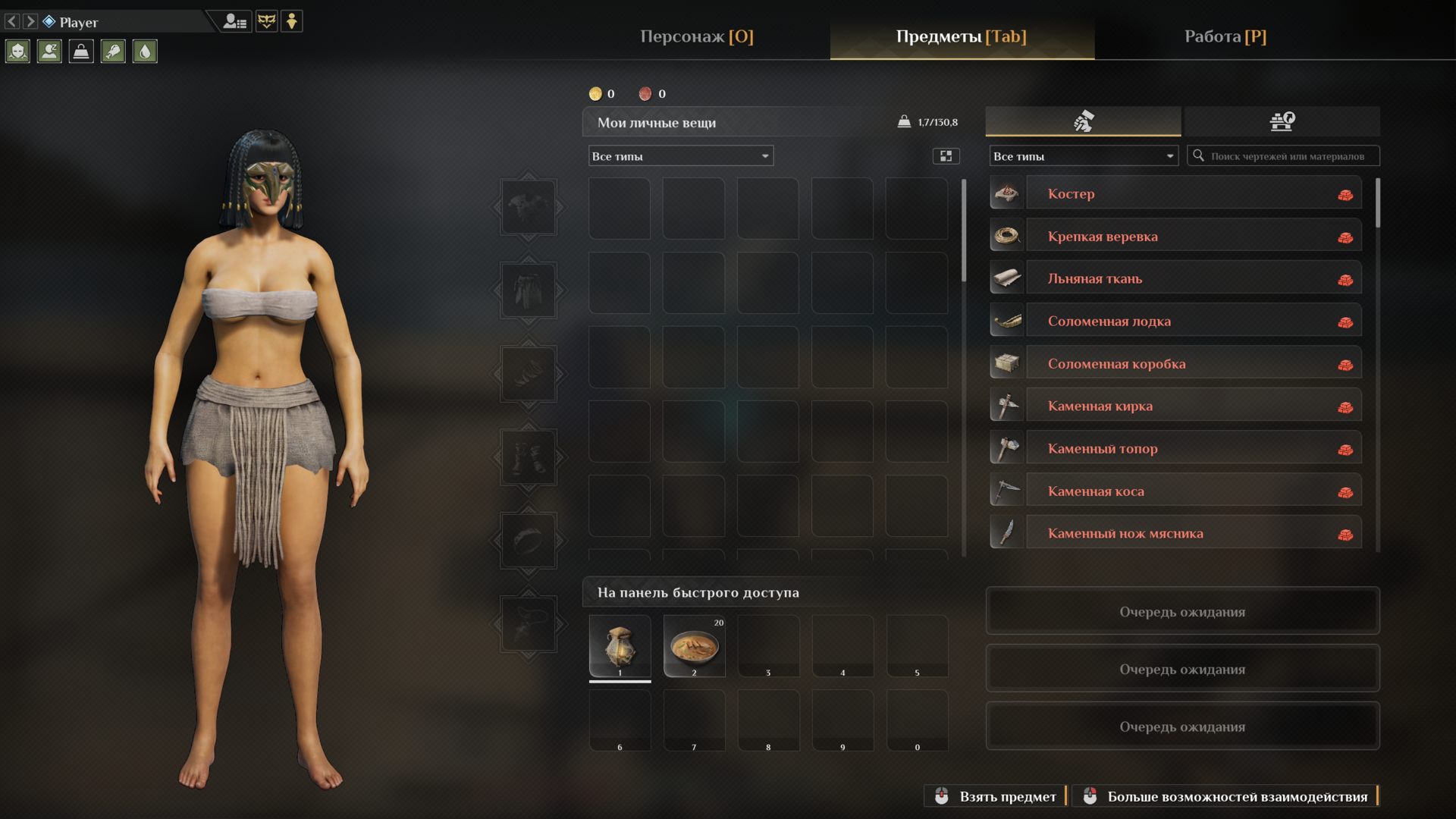Viewport: 1456px width, 819px height.
Task: Switch to the hammer crafting tab
Action: point(1083,121)
